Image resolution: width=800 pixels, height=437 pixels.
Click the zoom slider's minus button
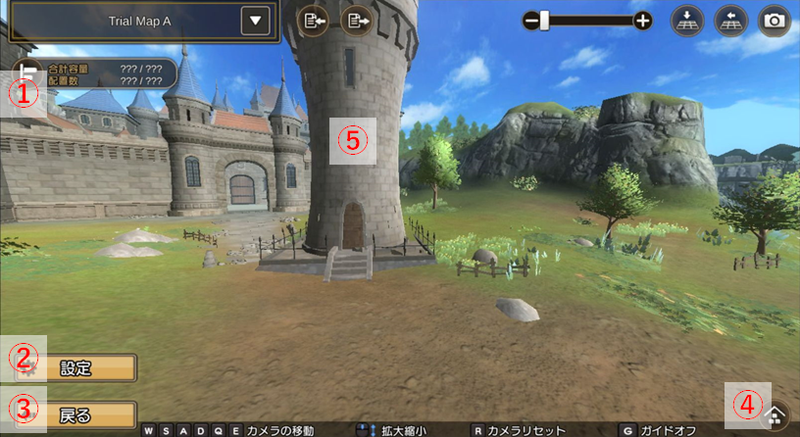point(530,20)
